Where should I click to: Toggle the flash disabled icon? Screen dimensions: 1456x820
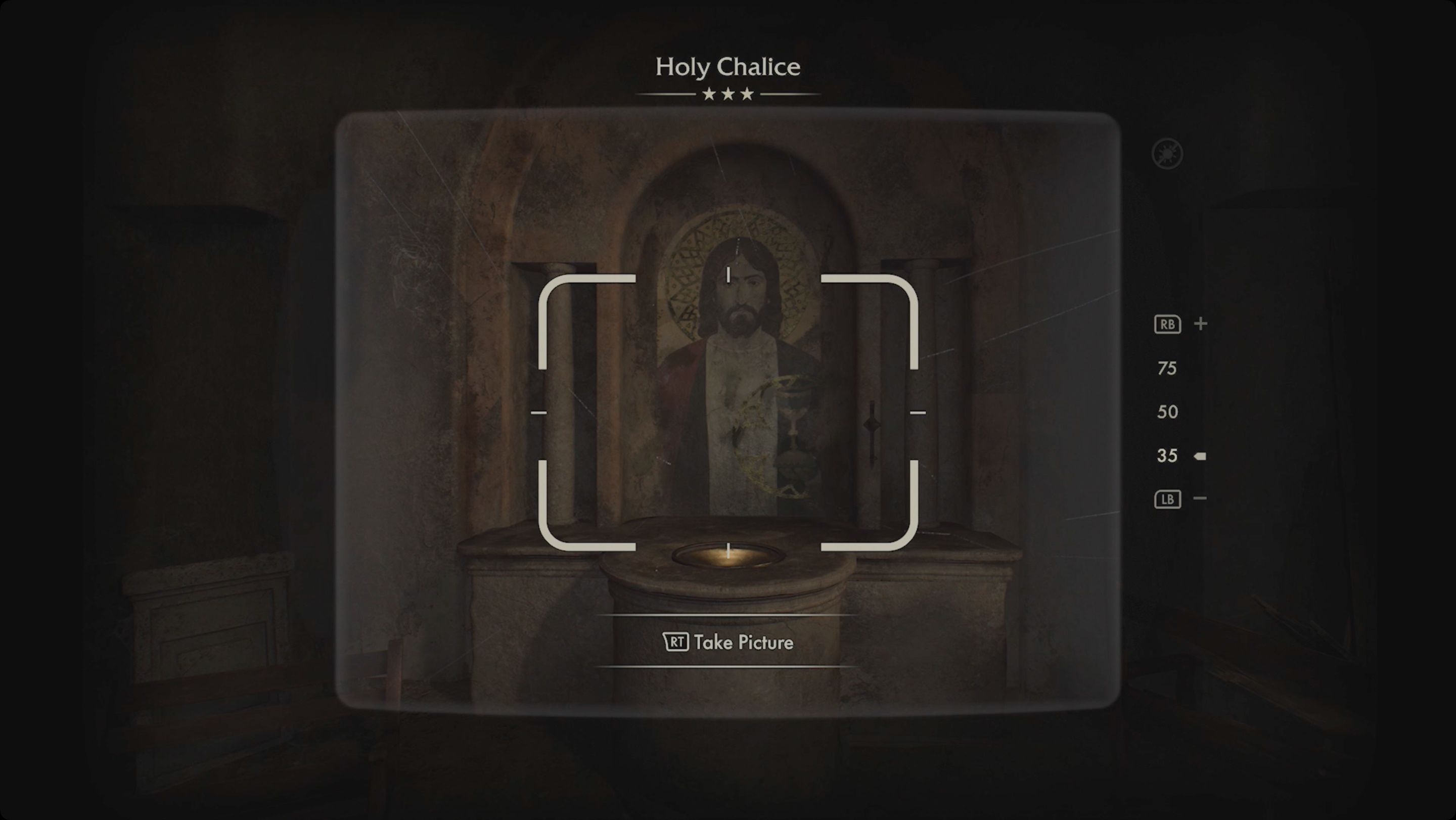1167,153
